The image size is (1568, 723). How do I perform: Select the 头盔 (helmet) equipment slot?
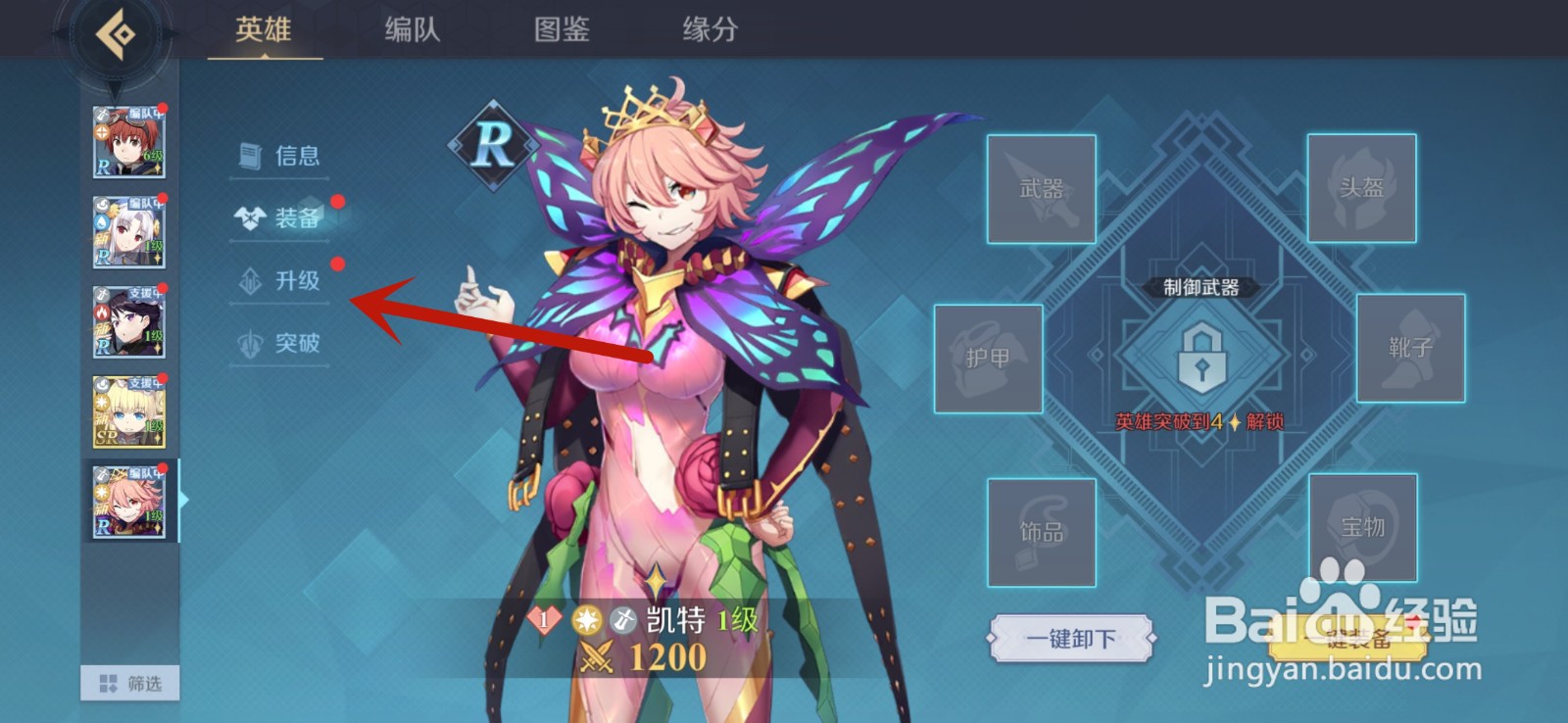(x=1362, y=187)
